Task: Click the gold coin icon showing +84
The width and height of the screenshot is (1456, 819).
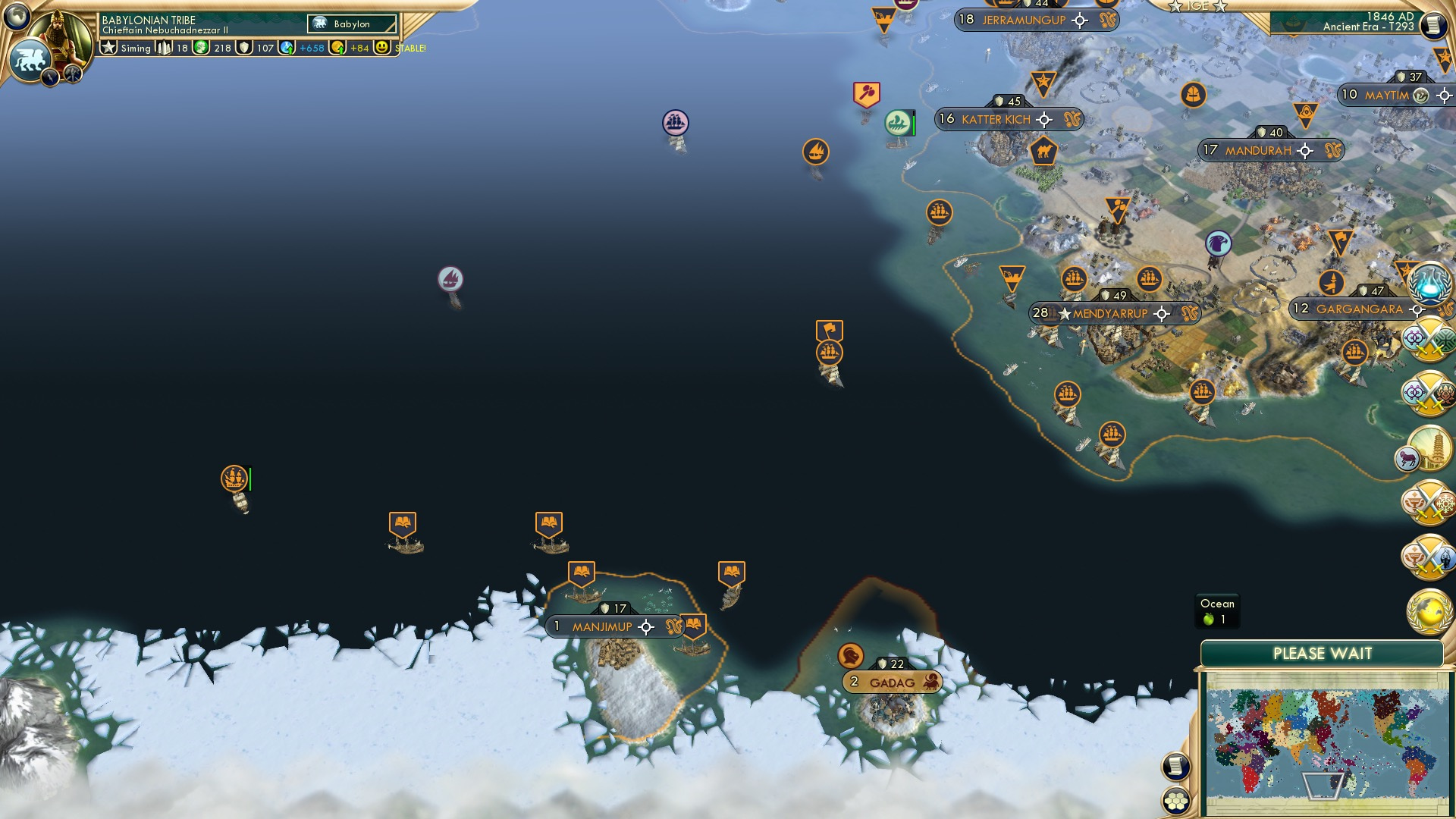Action: [336, 47]
